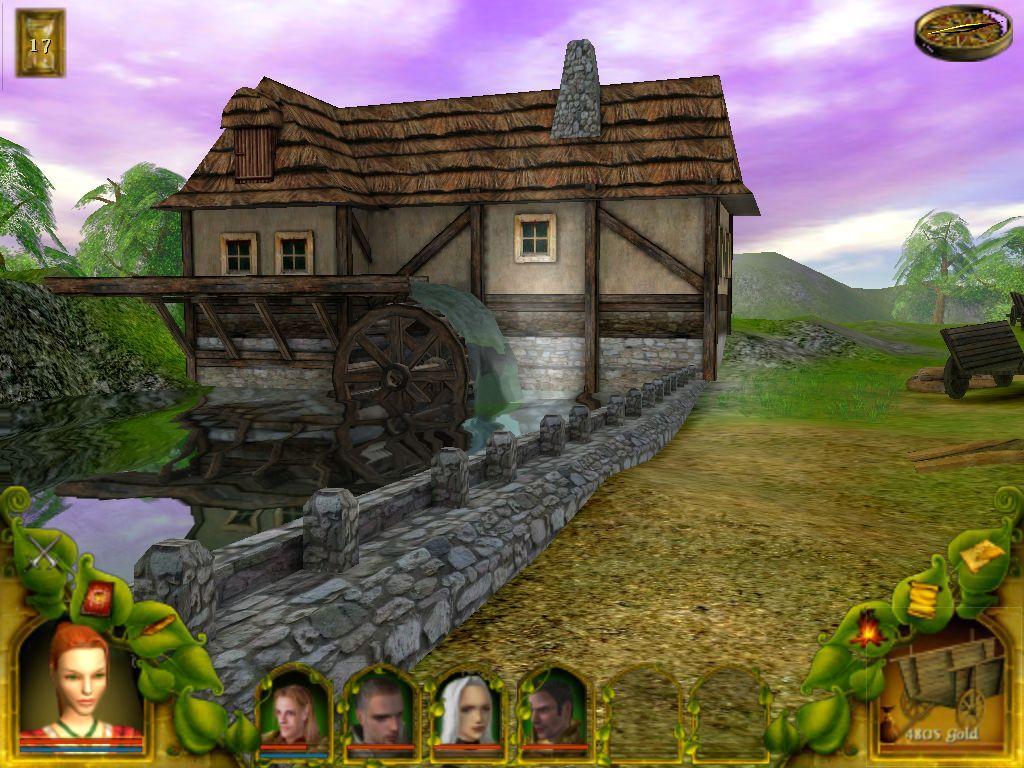1024x768 pixels.
Task: Open the red spellbook icon
Action: coord(97,598)
